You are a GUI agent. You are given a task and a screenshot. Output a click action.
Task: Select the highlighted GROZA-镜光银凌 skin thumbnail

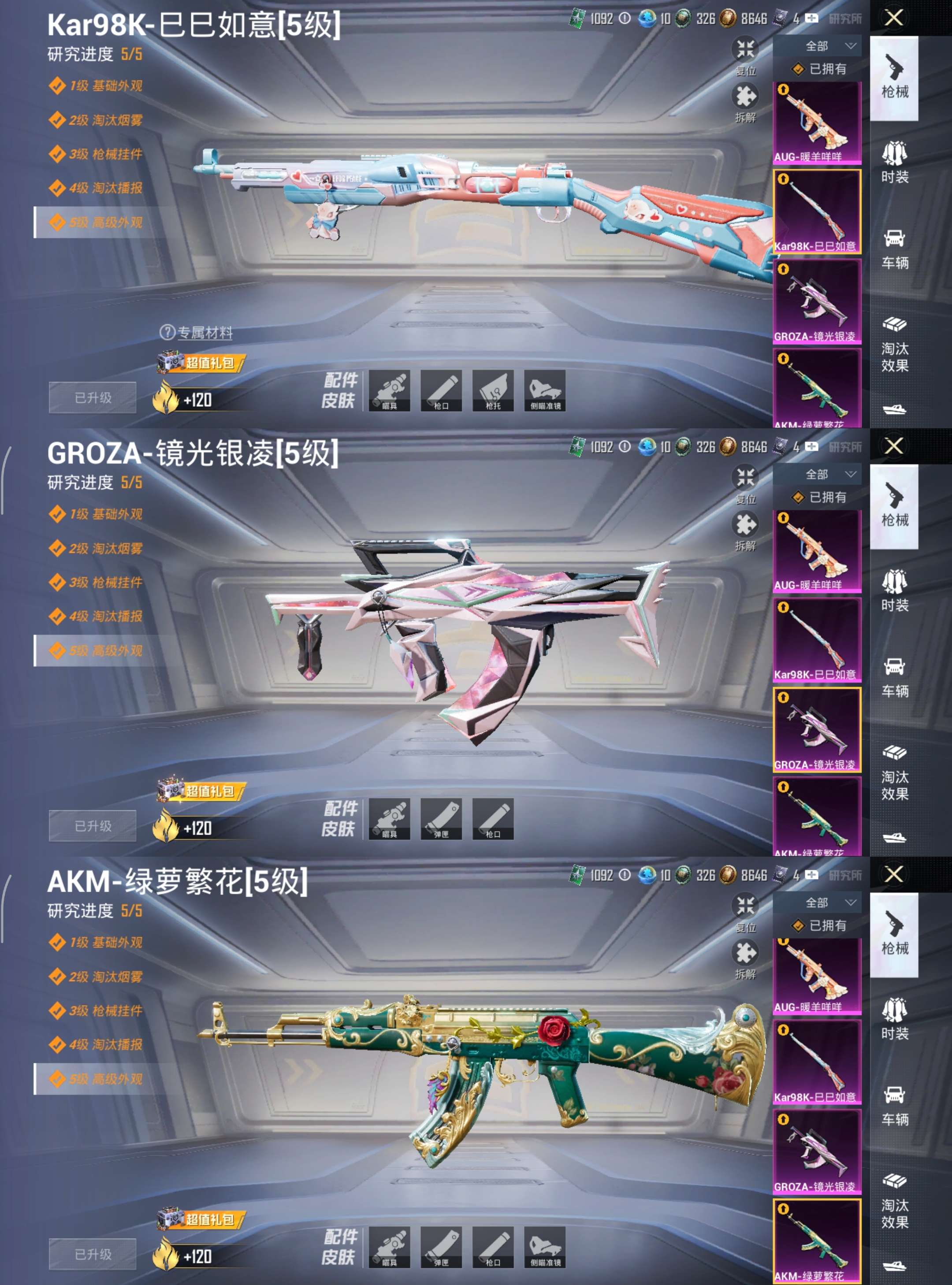817,729
